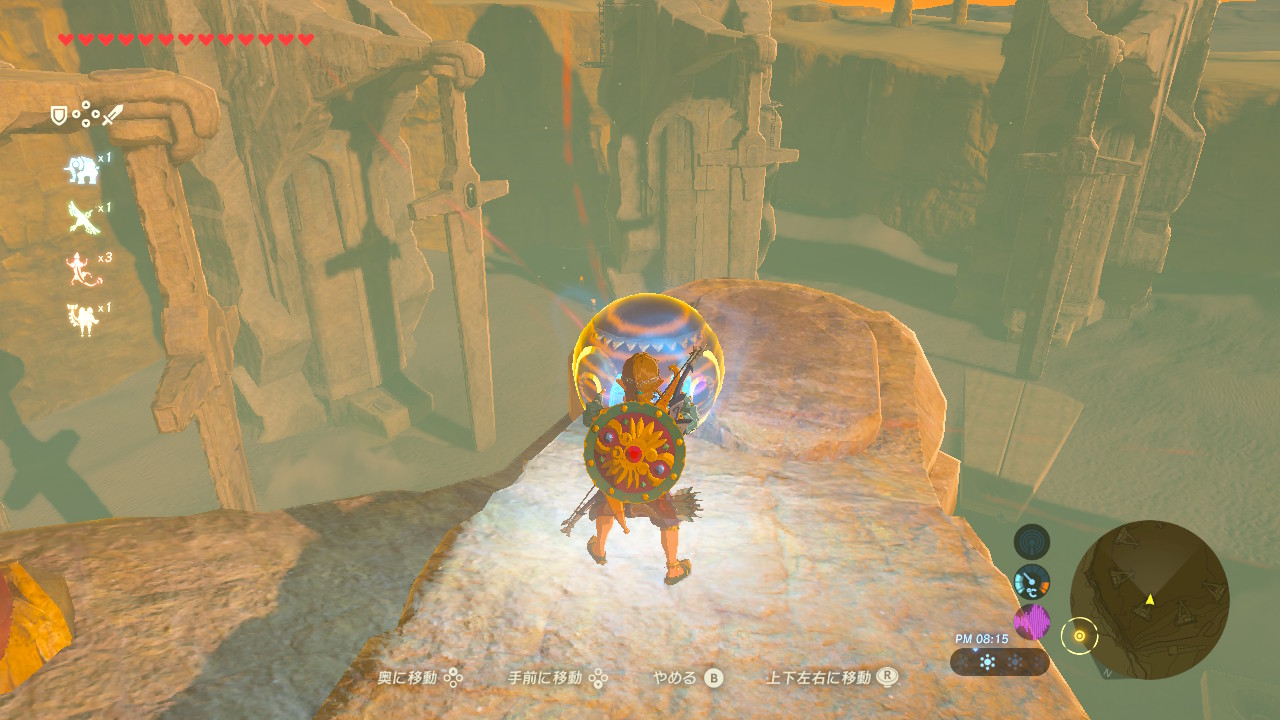Click the d-pad icon between shield and sword

[x=85, y=115]
